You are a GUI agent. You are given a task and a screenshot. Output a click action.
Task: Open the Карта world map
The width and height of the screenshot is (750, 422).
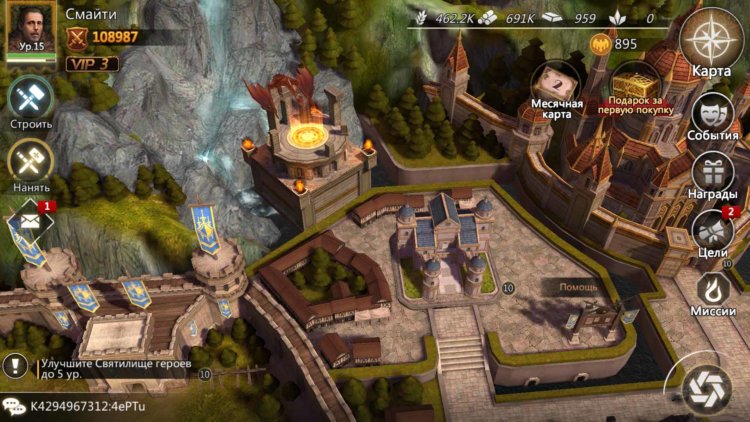click(713, 42)
